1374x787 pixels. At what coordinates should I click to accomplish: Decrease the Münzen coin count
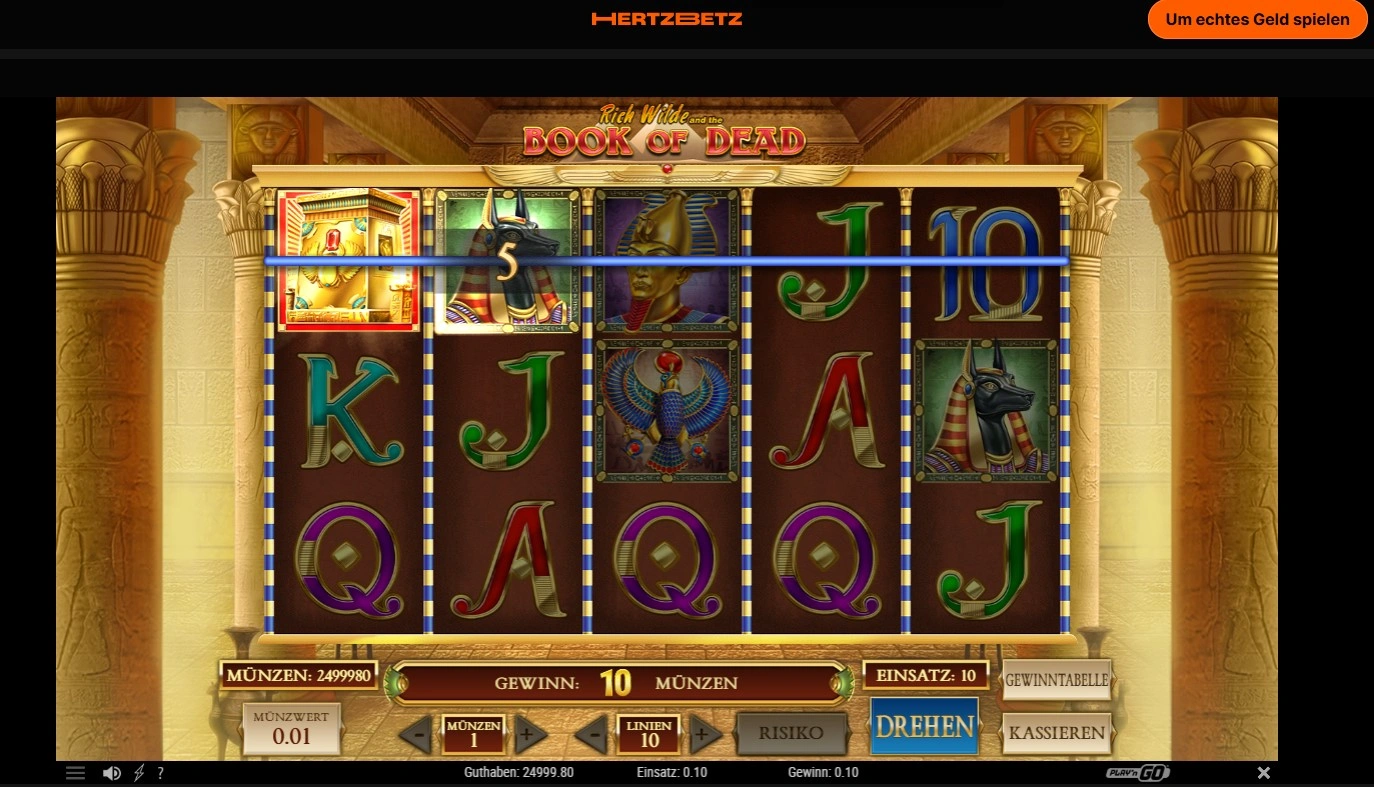419,736
